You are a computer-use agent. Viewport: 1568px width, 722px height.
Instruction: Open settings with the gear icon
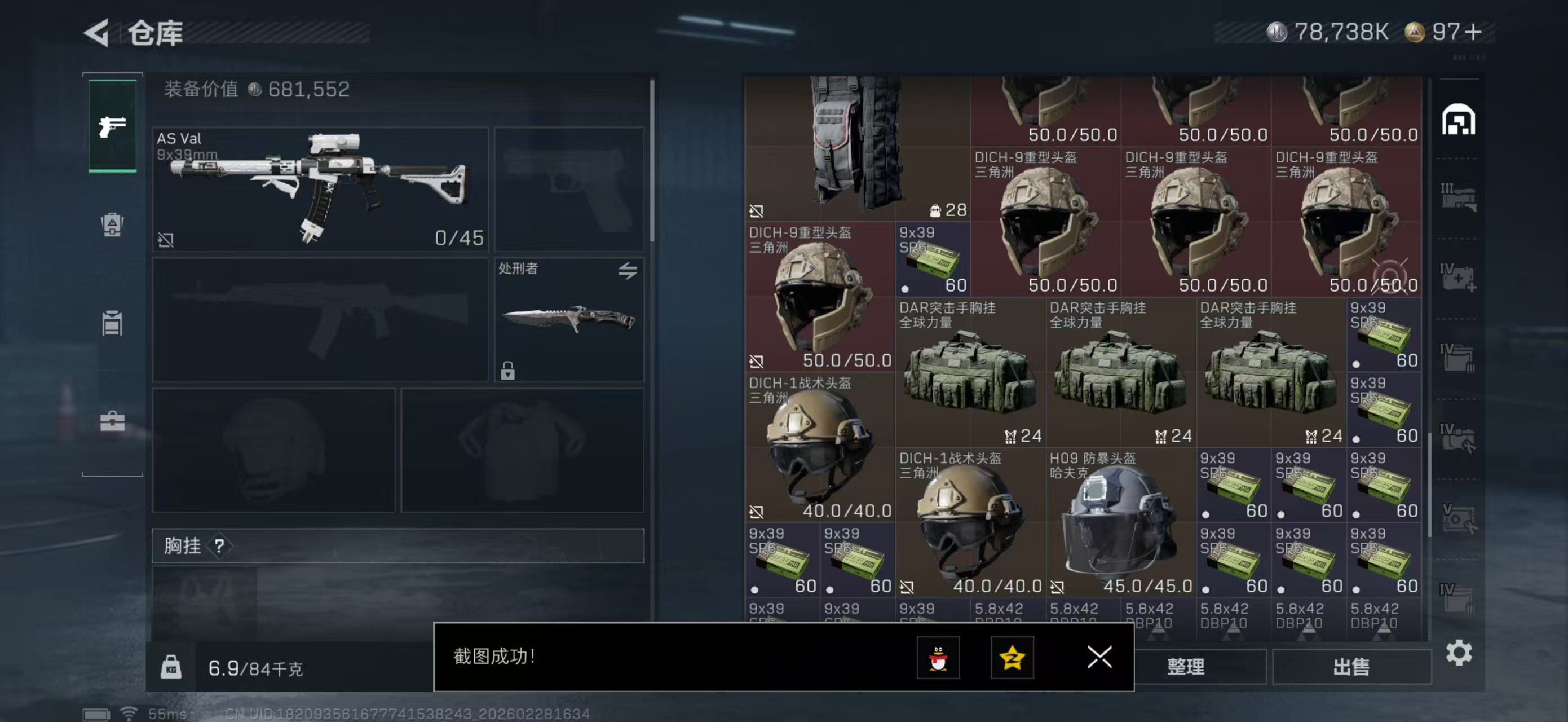[x=1459, y=653]
